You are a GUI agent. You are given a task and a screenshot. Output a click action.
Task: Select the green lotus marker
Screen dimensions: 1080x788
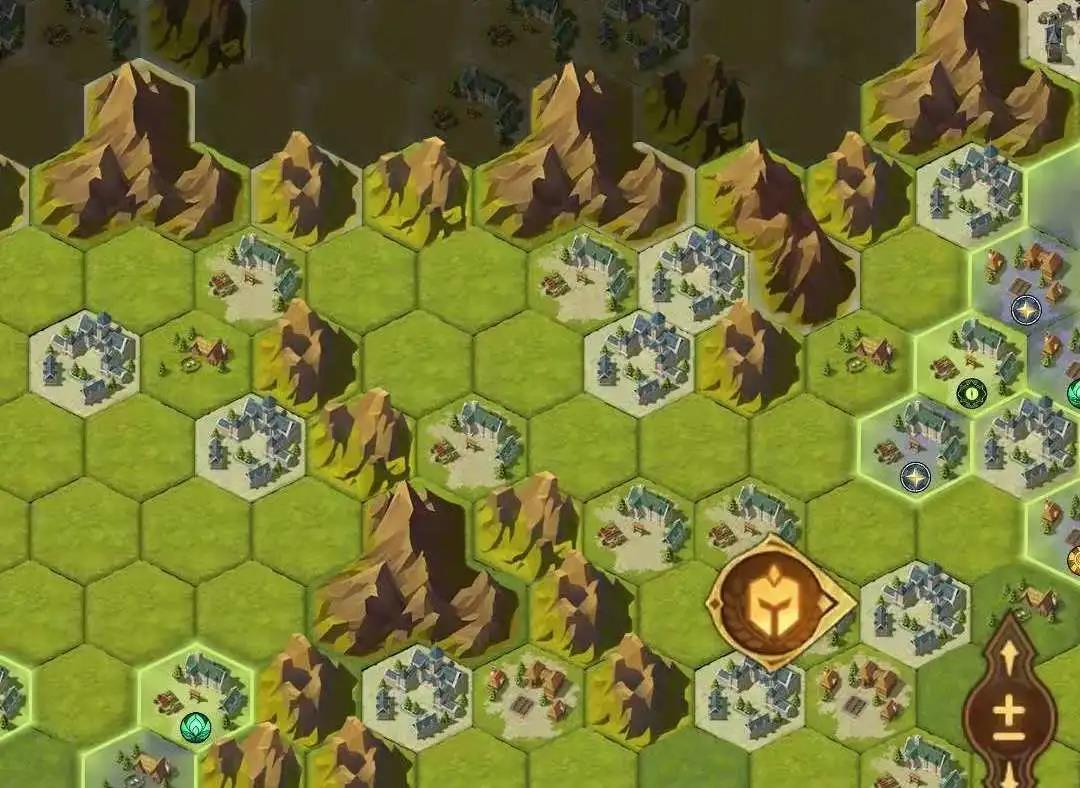pyautogui.click(x=194, y=726)
